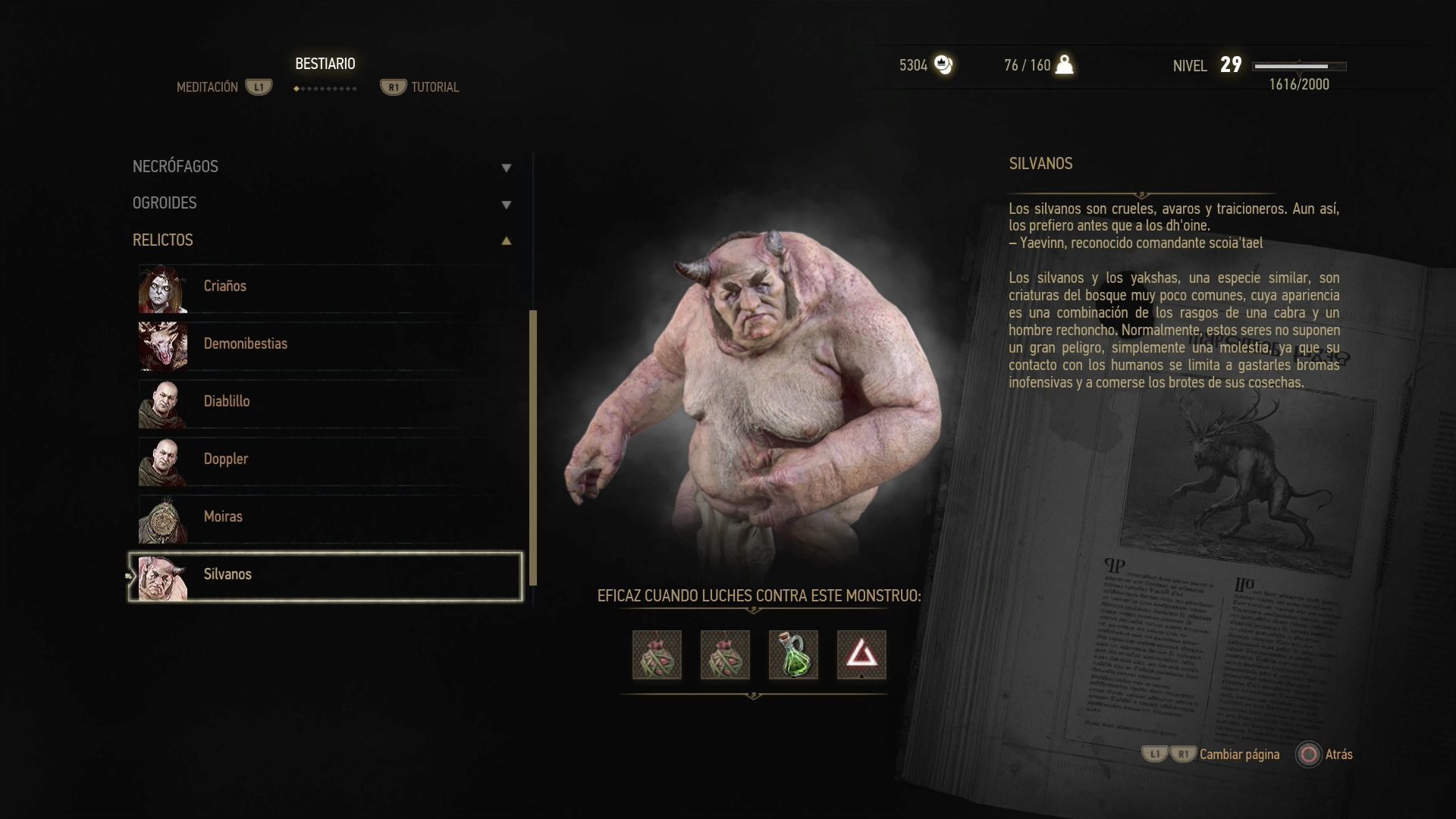Select the red triangle sign icon
The image size is (1456, 819).
pyautogui.click(x=861, y=654)
